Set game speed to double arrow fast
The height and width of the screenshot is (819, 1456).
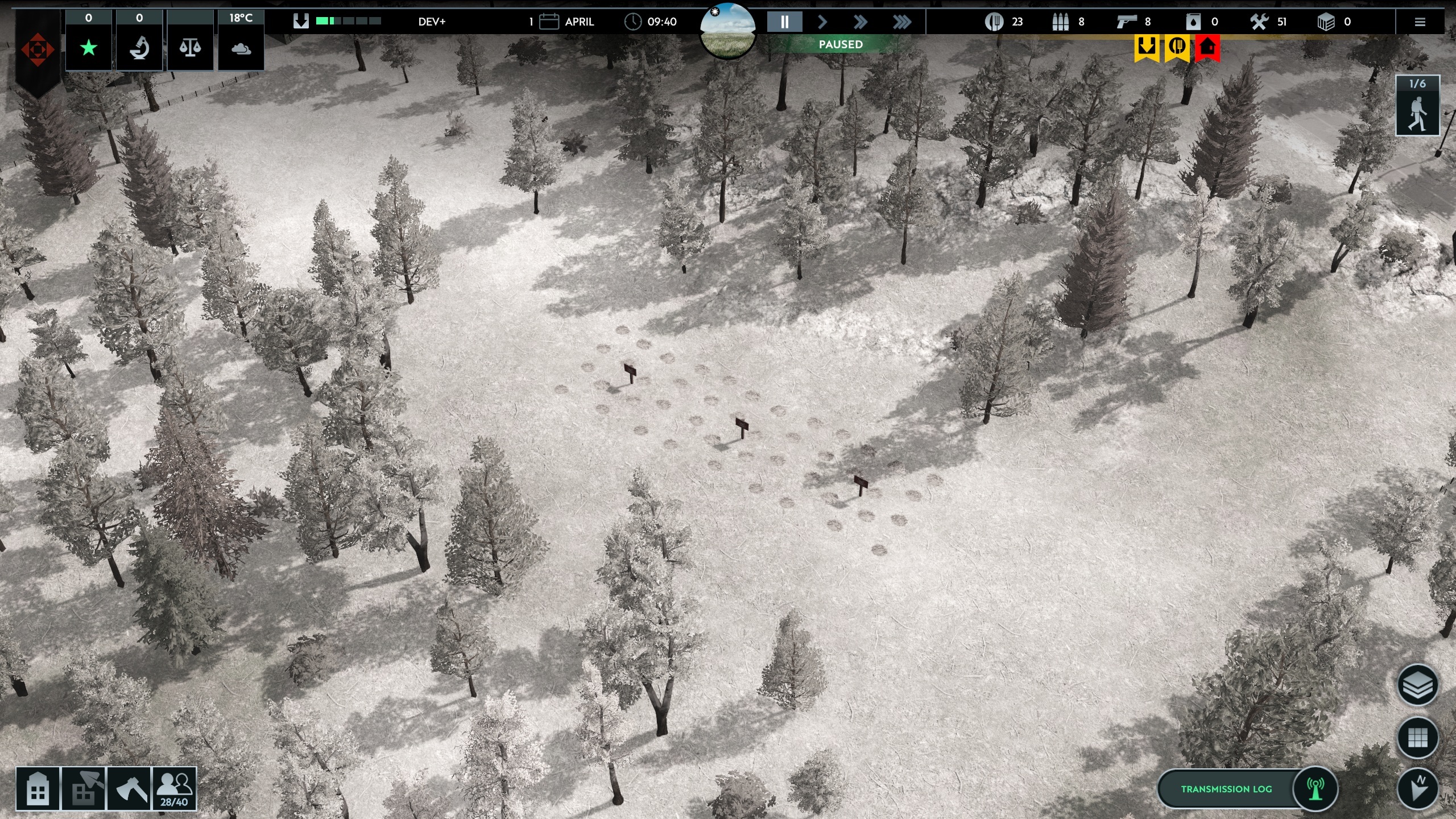coord(861,22)
